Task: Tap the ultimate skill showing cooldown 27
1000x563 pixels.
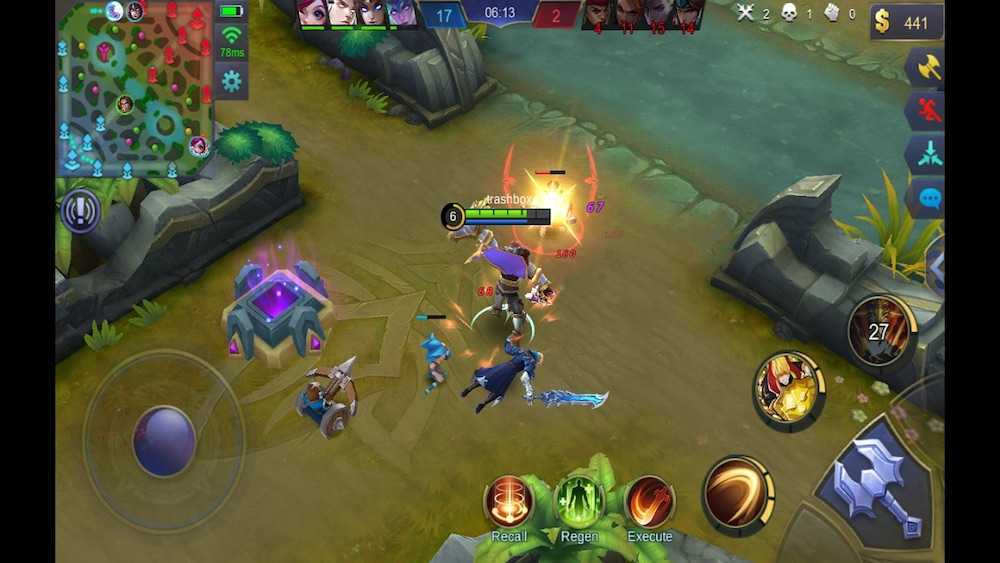Action: 880,331
